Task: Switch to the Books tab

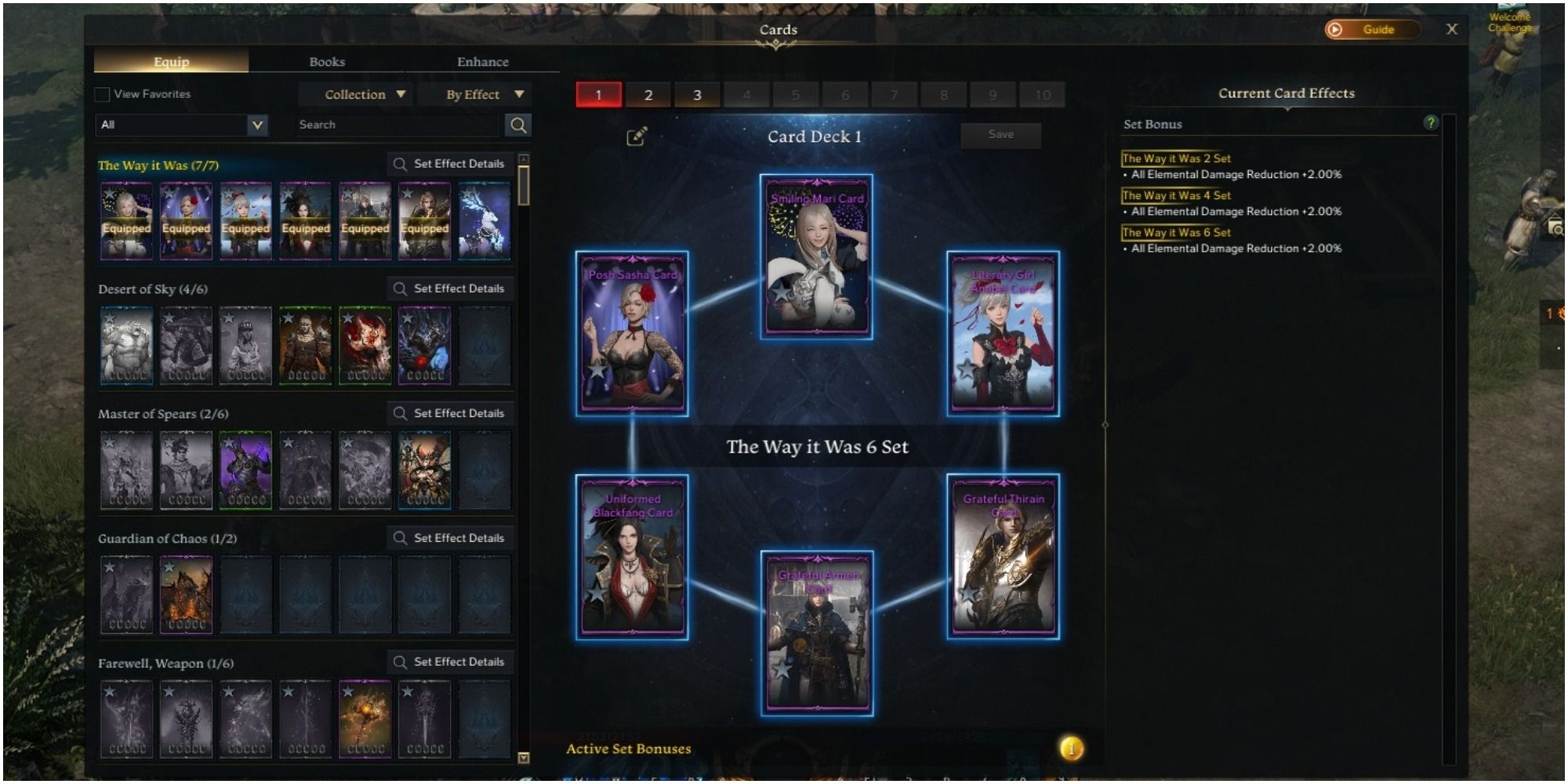Action: tap(327, 61)
